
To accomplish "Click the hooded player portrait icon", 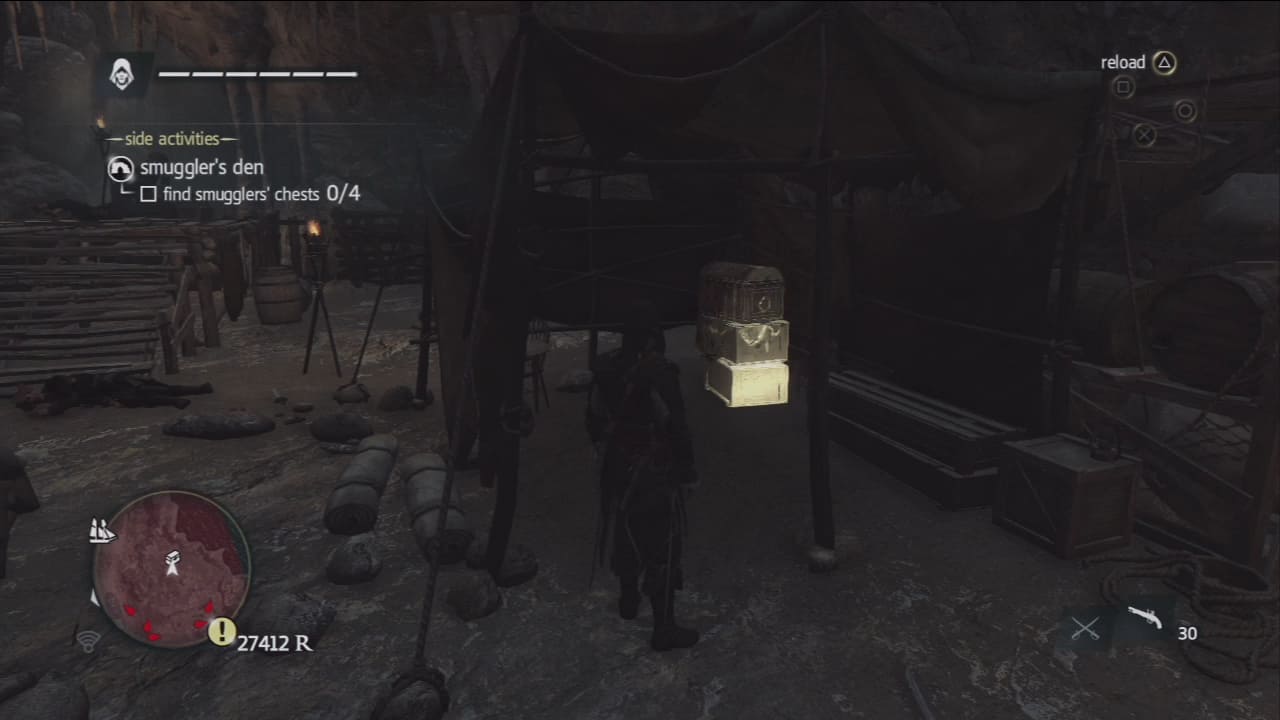I will 123,73.
